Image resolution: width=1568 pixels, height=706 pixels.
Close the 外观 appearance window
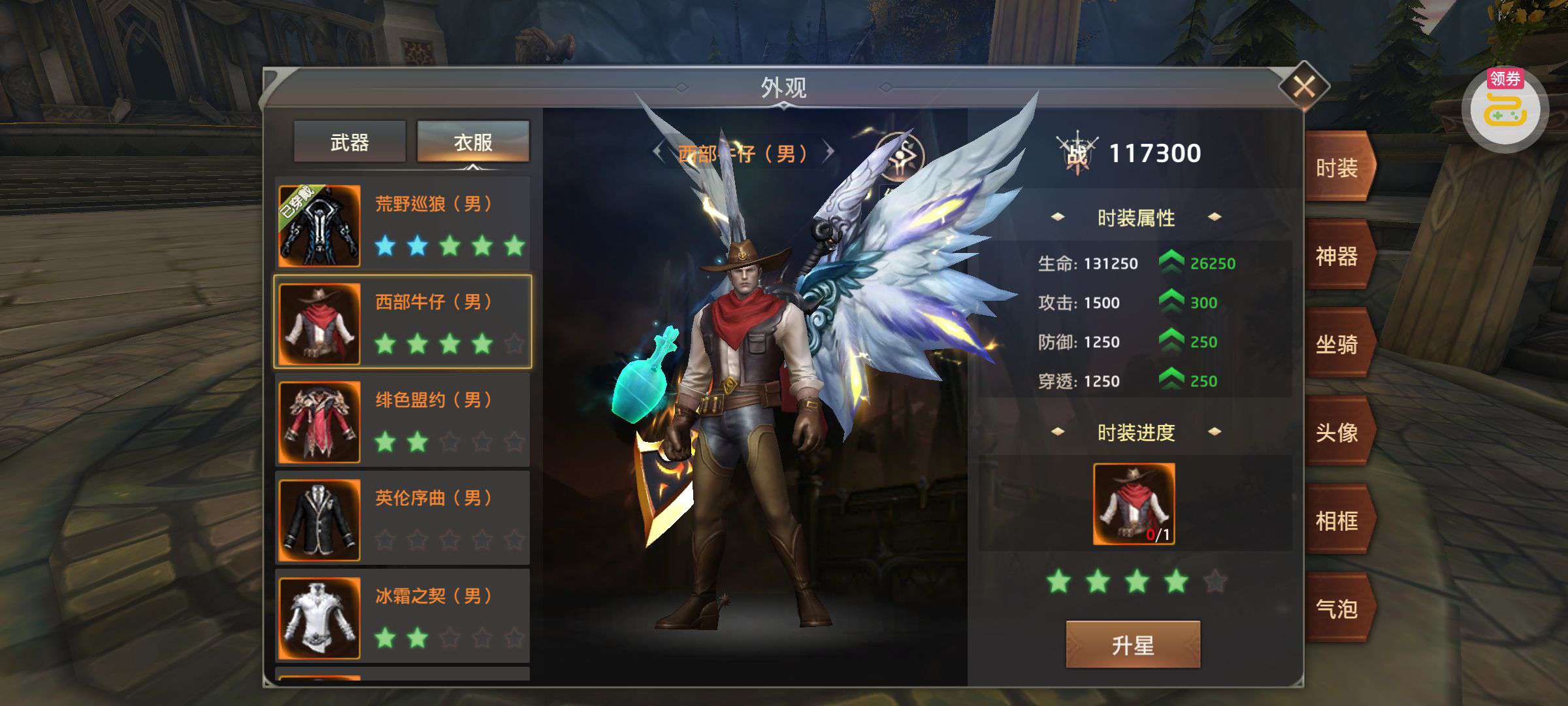[x=1303, y=86]
